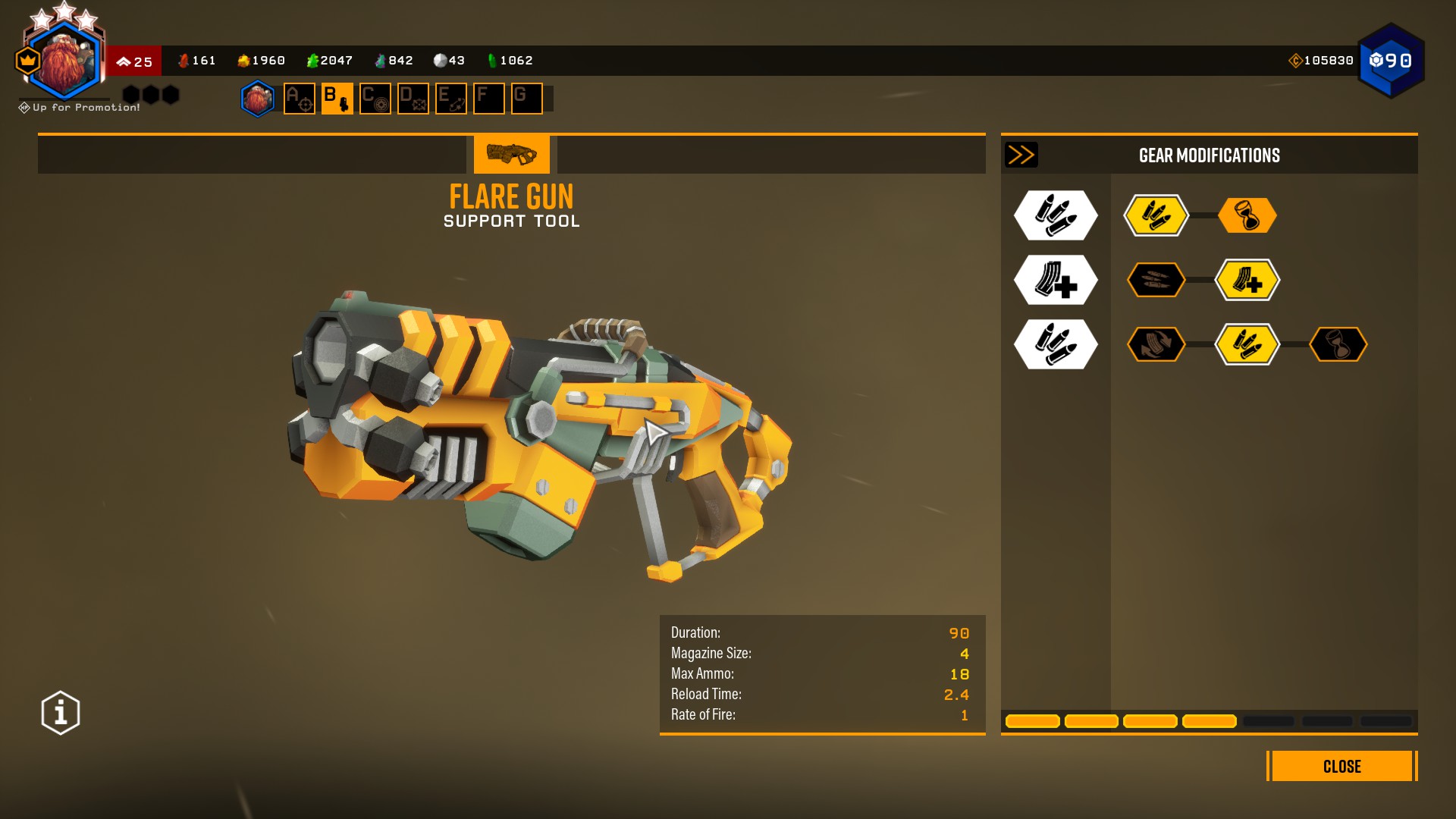Select empty loadout G
The image size is (1456, 819).
(526, 99)
